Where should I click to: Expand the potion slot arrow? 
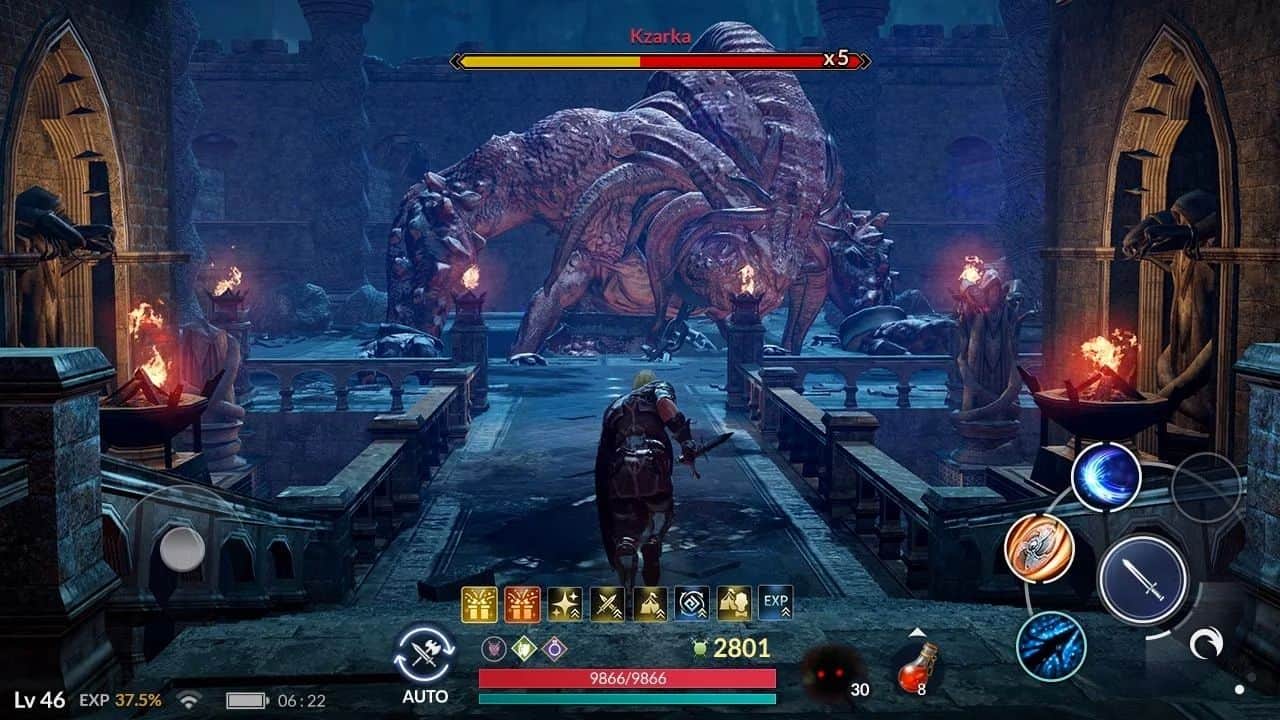[915, 632]
